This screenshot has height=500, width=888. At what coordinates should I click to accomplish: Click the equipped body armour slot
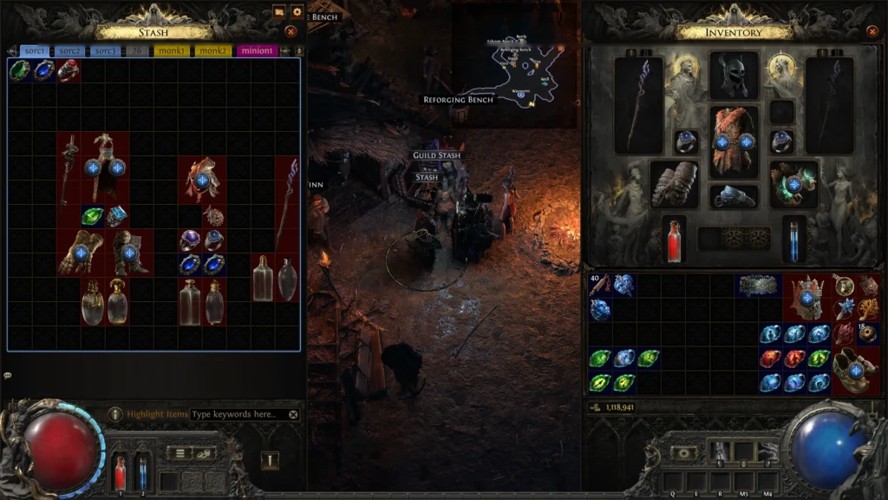click(x=734, y=142)
